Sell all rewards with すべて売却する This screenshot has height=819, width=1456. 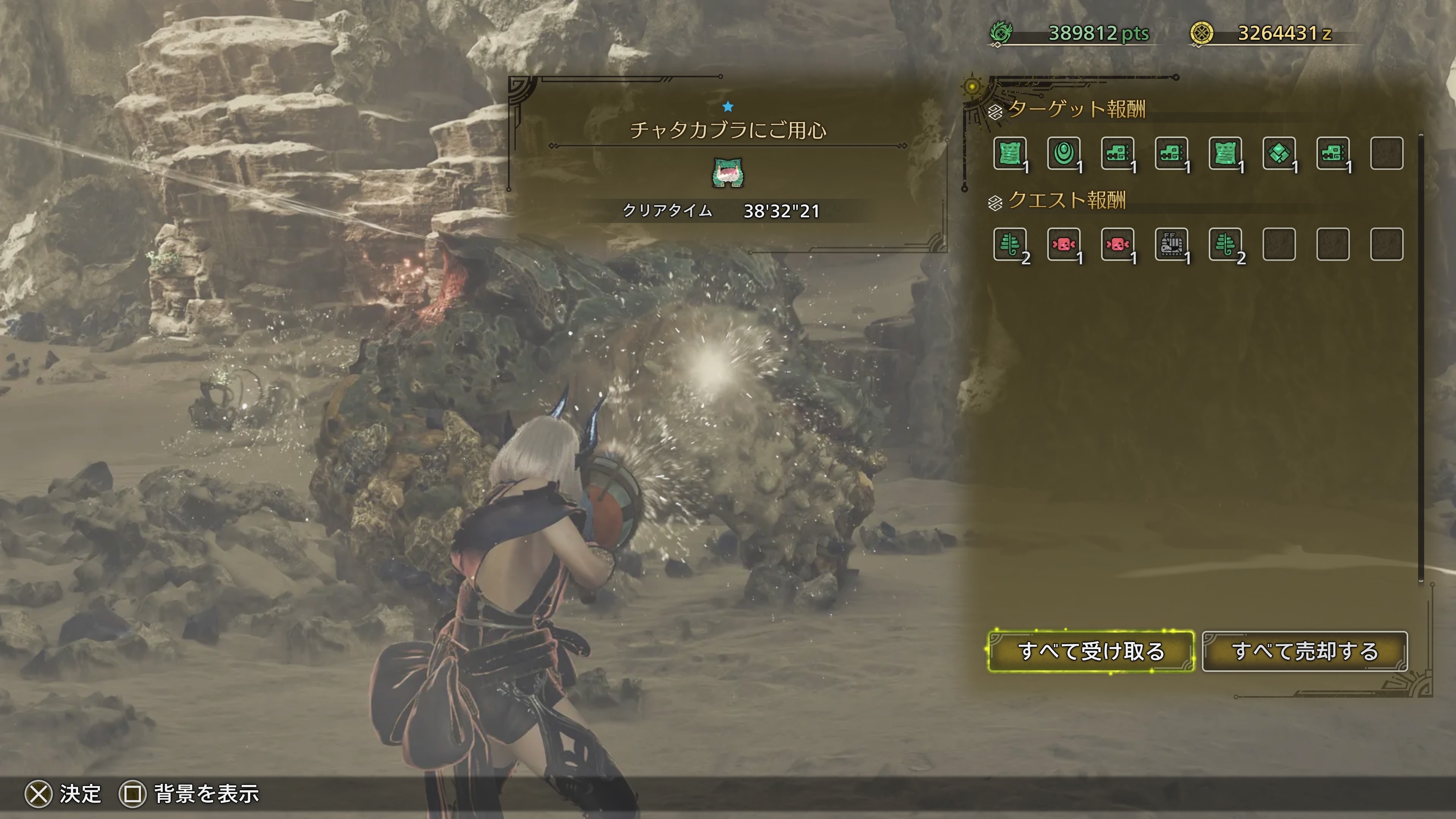coord(1304,651)
